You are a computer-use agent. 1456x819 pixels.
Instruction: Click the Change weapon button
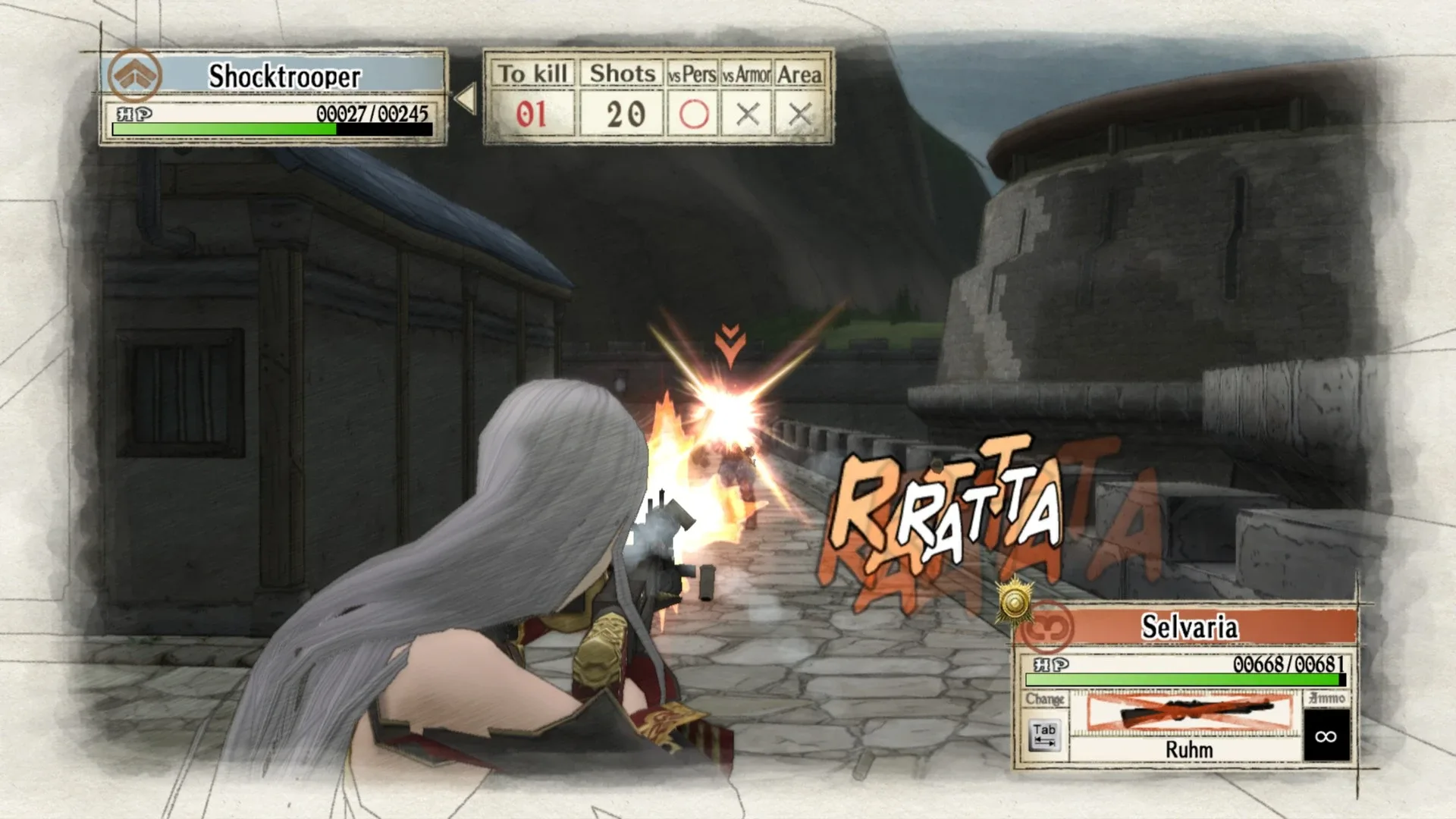point(1044,734)
